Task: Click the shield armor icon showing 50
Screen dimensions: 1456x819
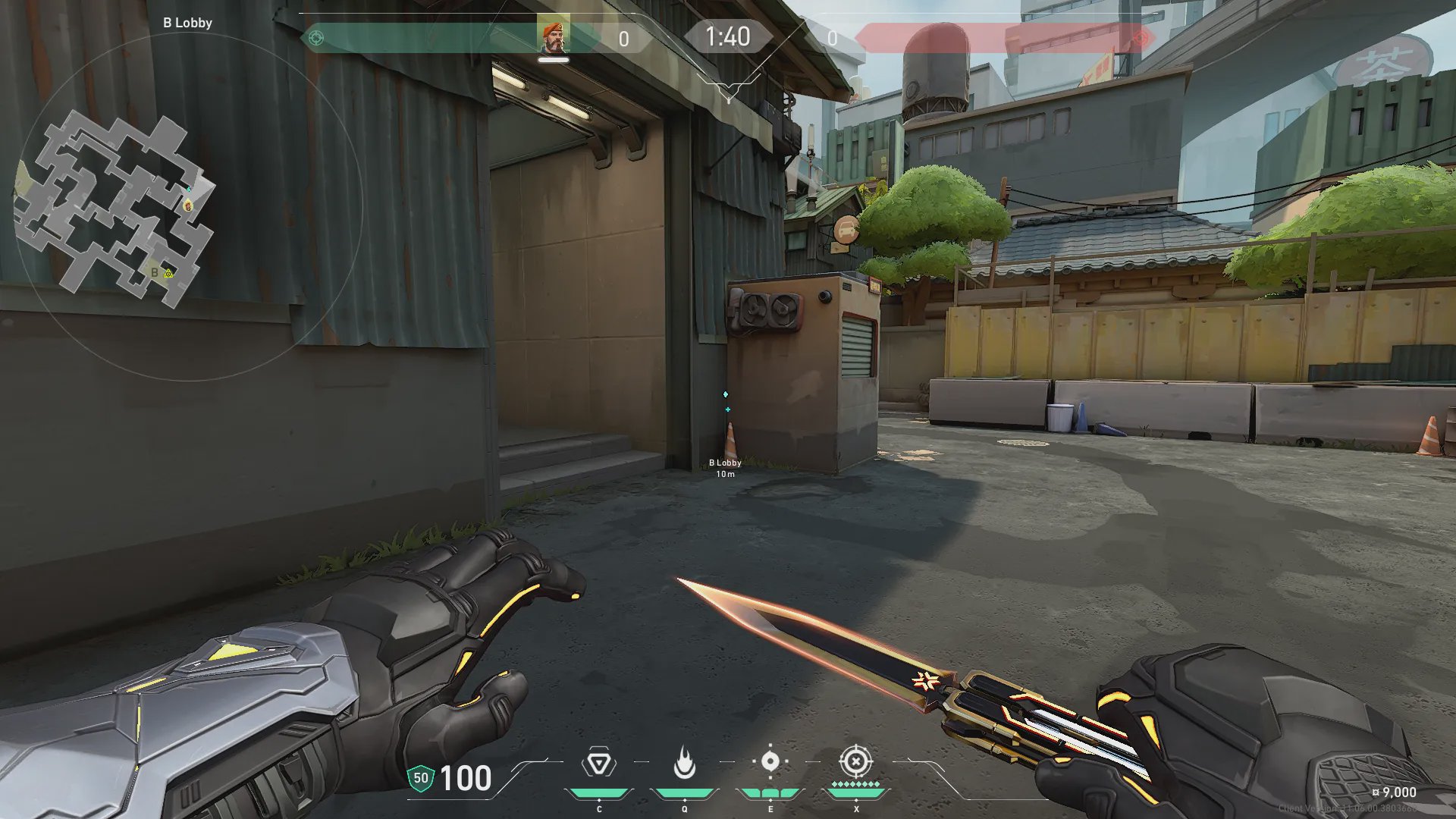Action: 421,778
